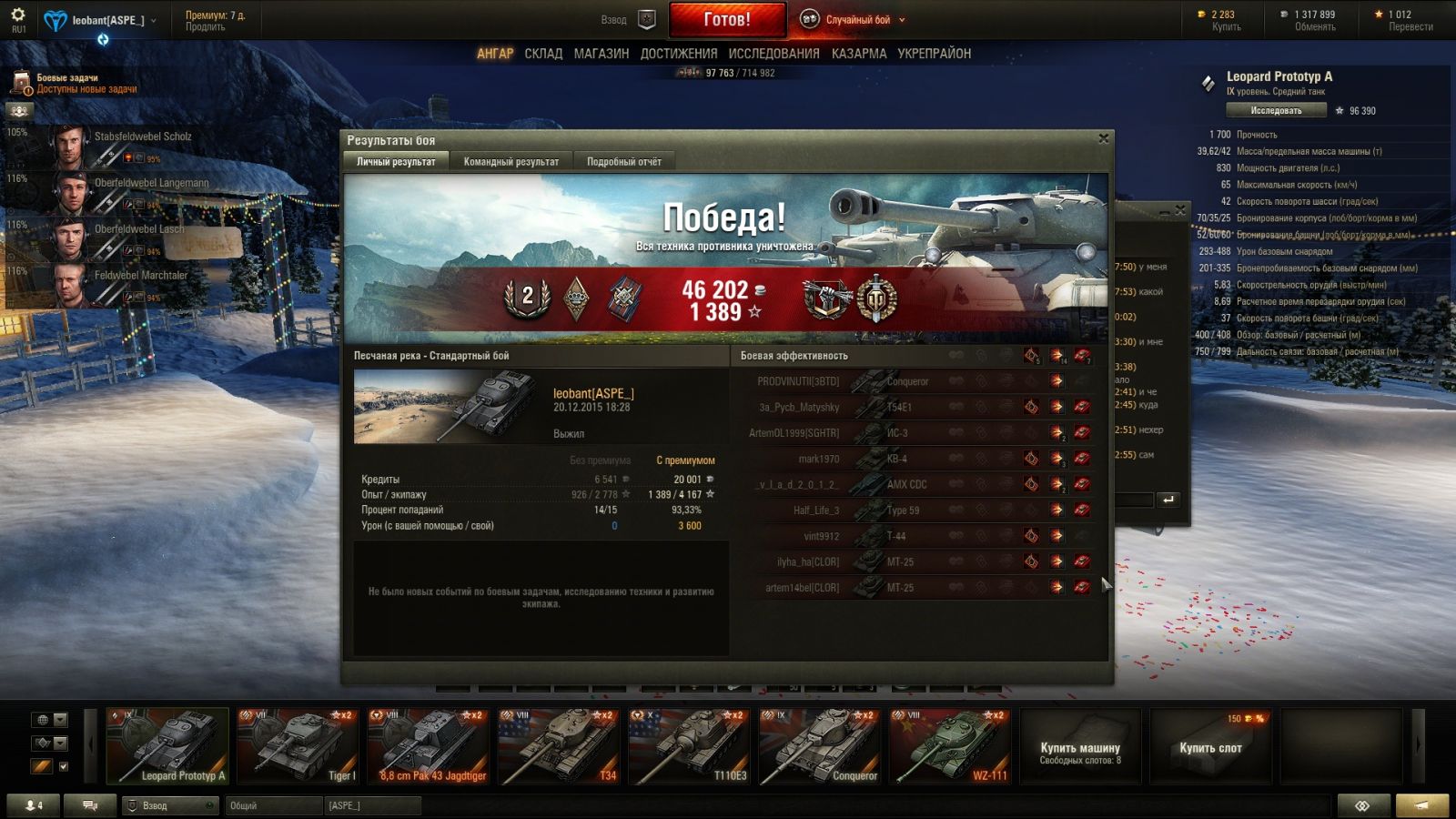
Task: Choose the T110E3 tank slot
Action: 689,746
